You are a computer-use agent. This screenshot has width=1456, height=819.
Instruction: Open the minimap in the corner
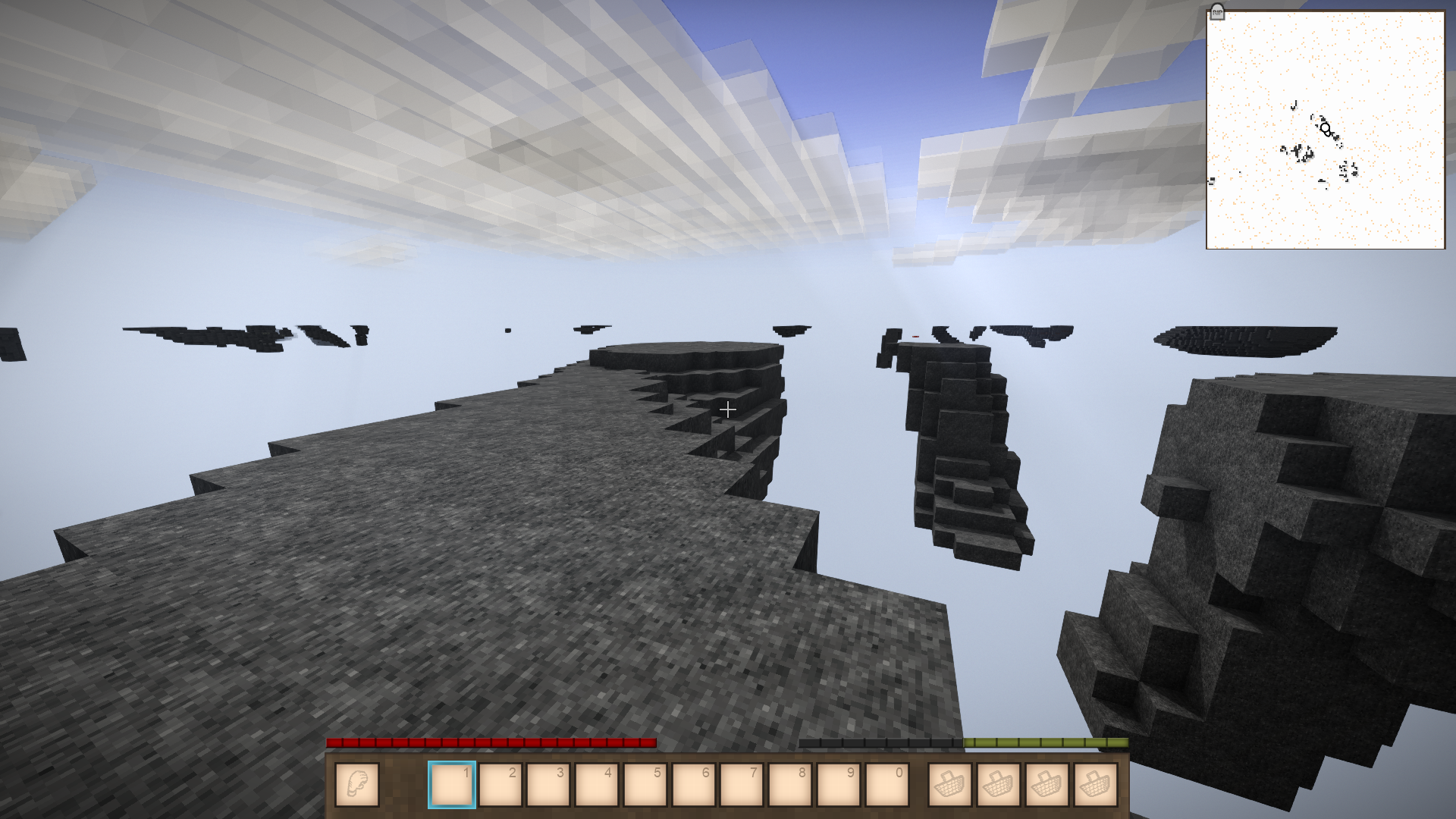(x=1326, y=130)
